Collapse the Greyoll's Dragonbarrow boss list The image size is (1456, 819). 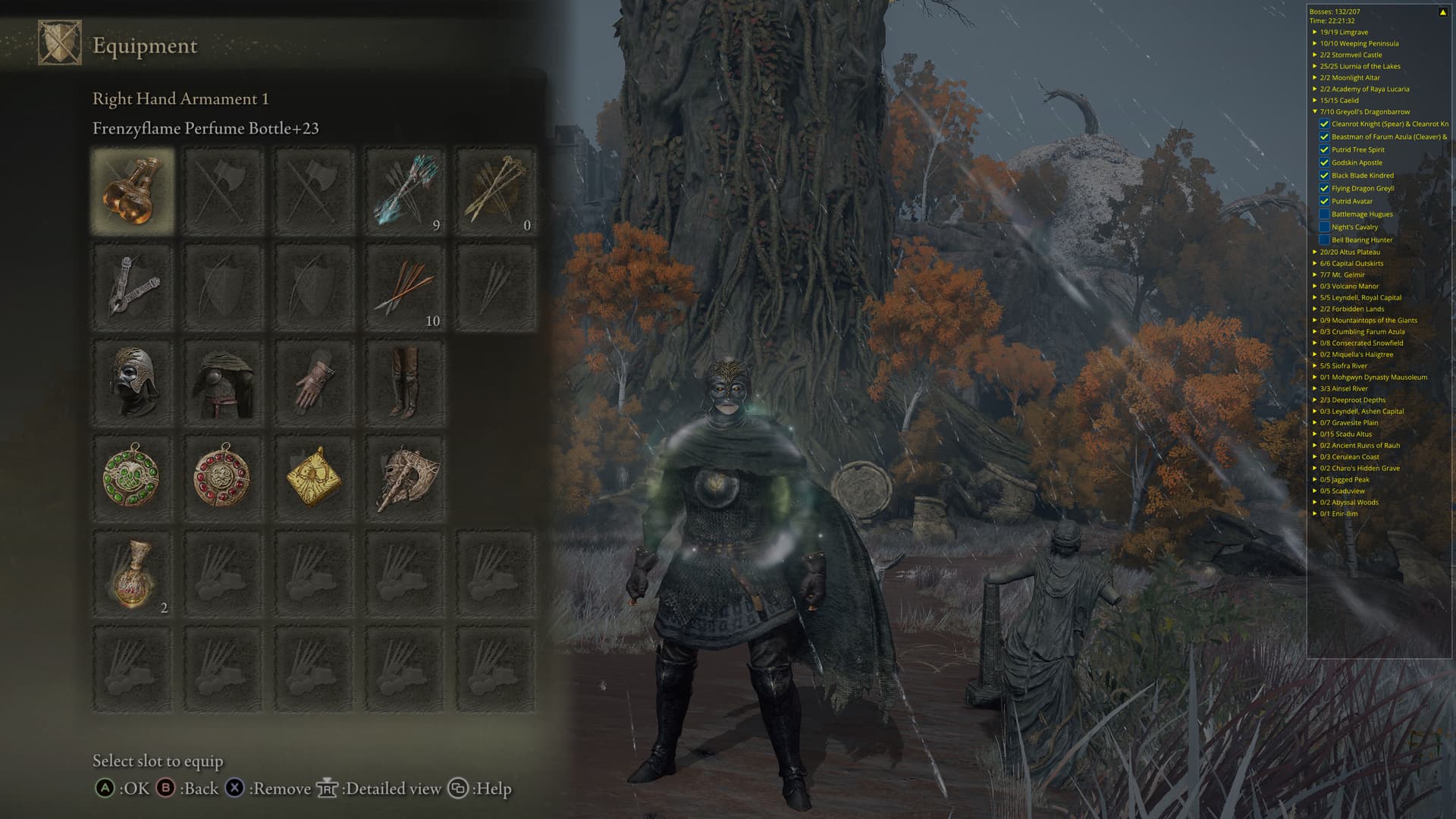[x=1315, y=111]
